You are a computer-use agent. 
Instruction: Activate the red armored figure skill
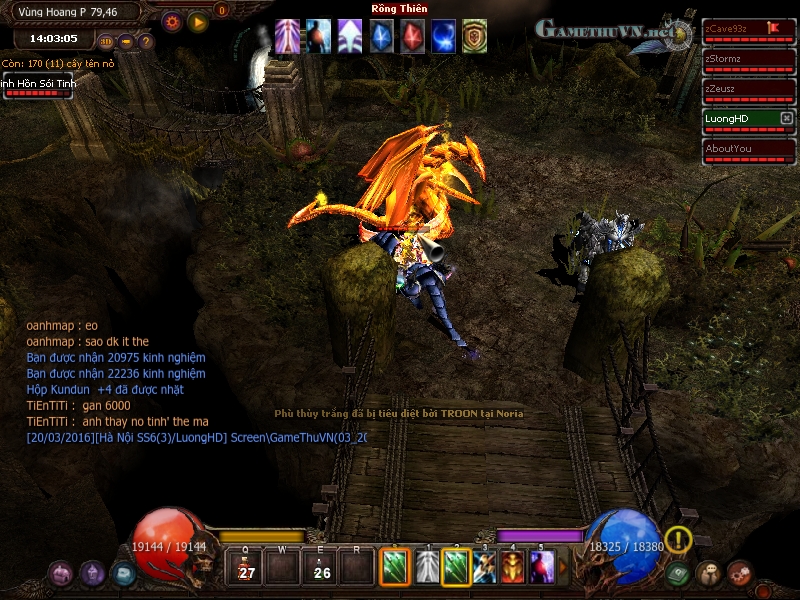click(x=513, y=568)
